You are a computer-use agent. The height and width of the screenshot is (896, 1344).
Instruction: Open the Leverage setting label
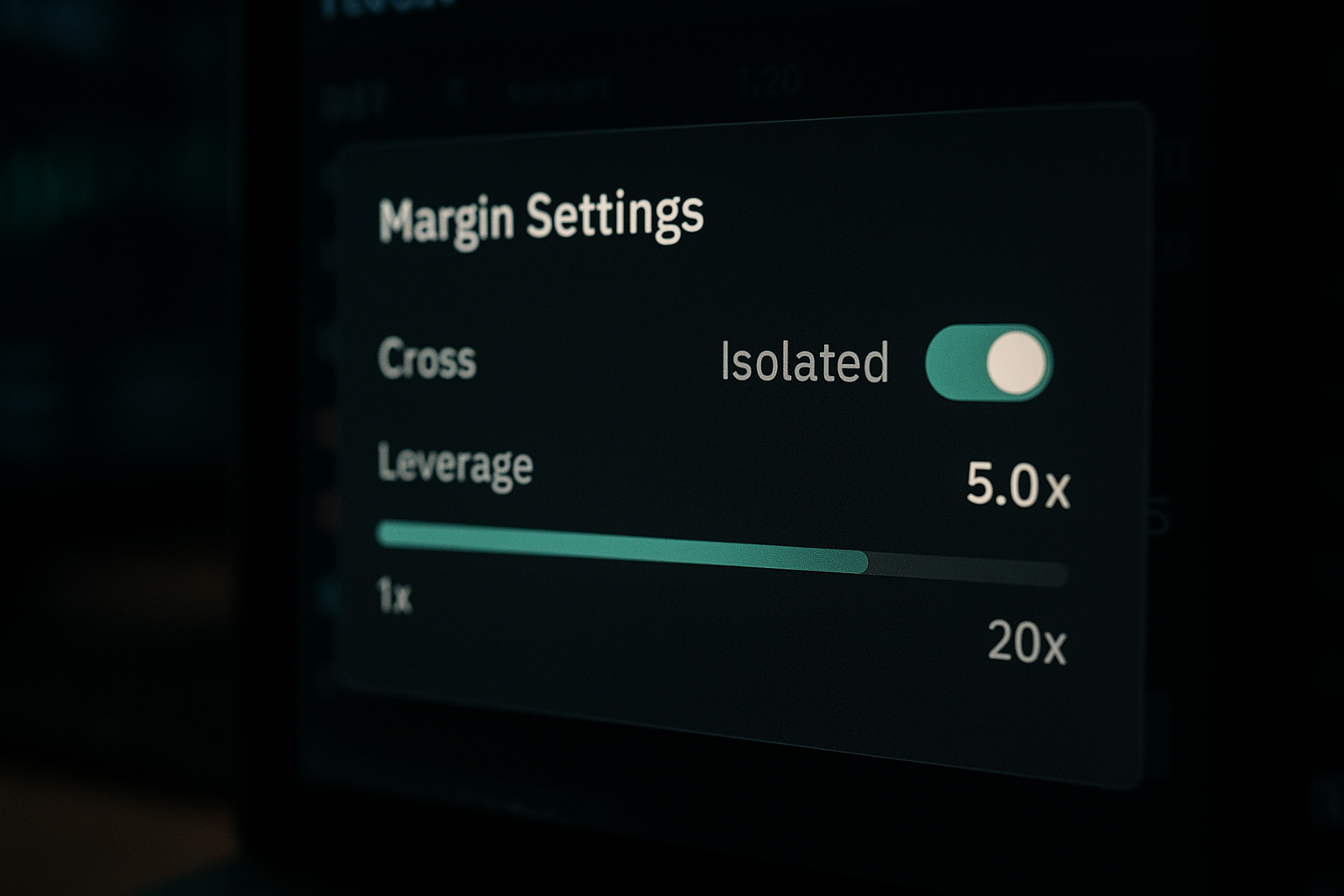point(455,469)
